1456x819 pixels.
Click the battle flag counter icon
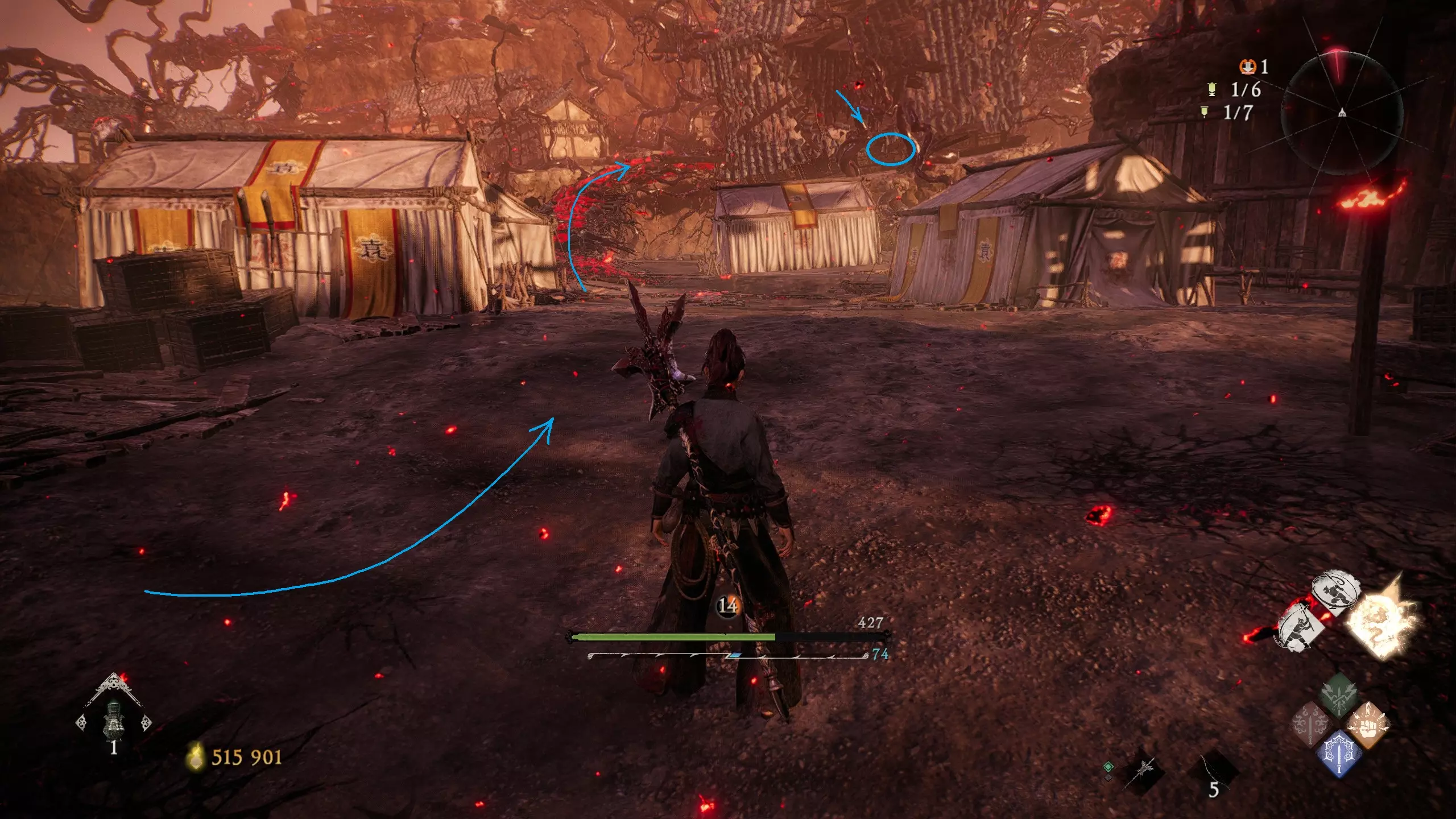(x=1211, y=89)
